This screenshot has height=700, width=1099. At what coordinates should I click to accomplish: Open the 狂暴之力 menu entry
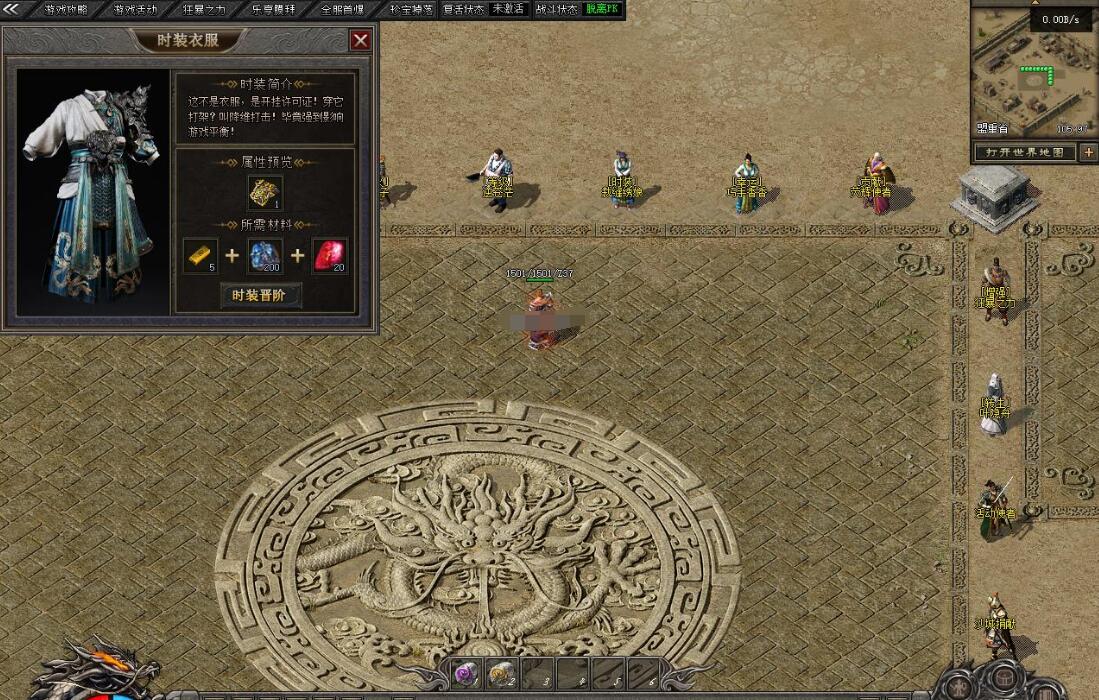[205, 9]
